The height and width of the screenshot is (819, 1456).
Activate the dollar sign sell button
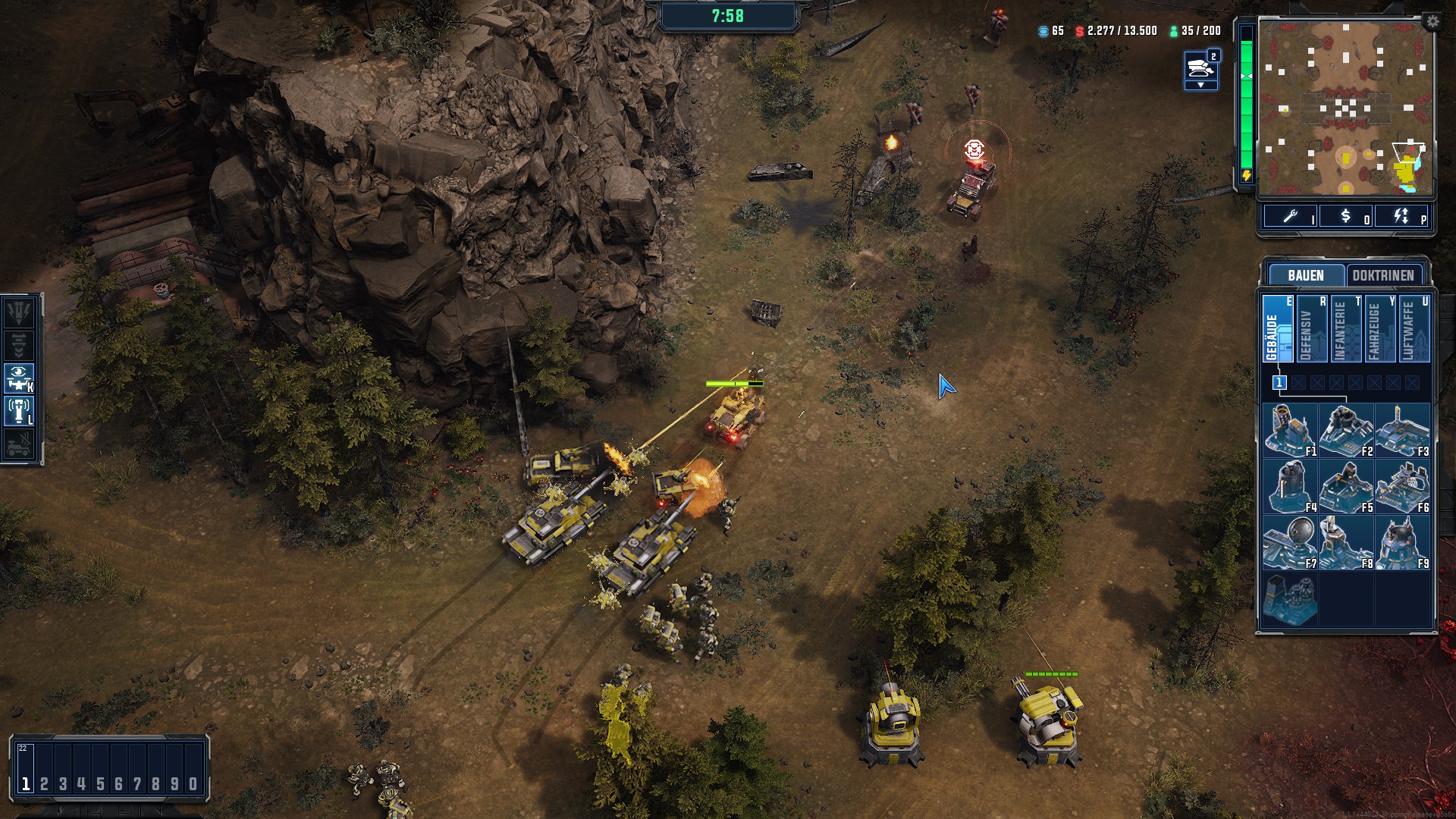pos(1346,217)
